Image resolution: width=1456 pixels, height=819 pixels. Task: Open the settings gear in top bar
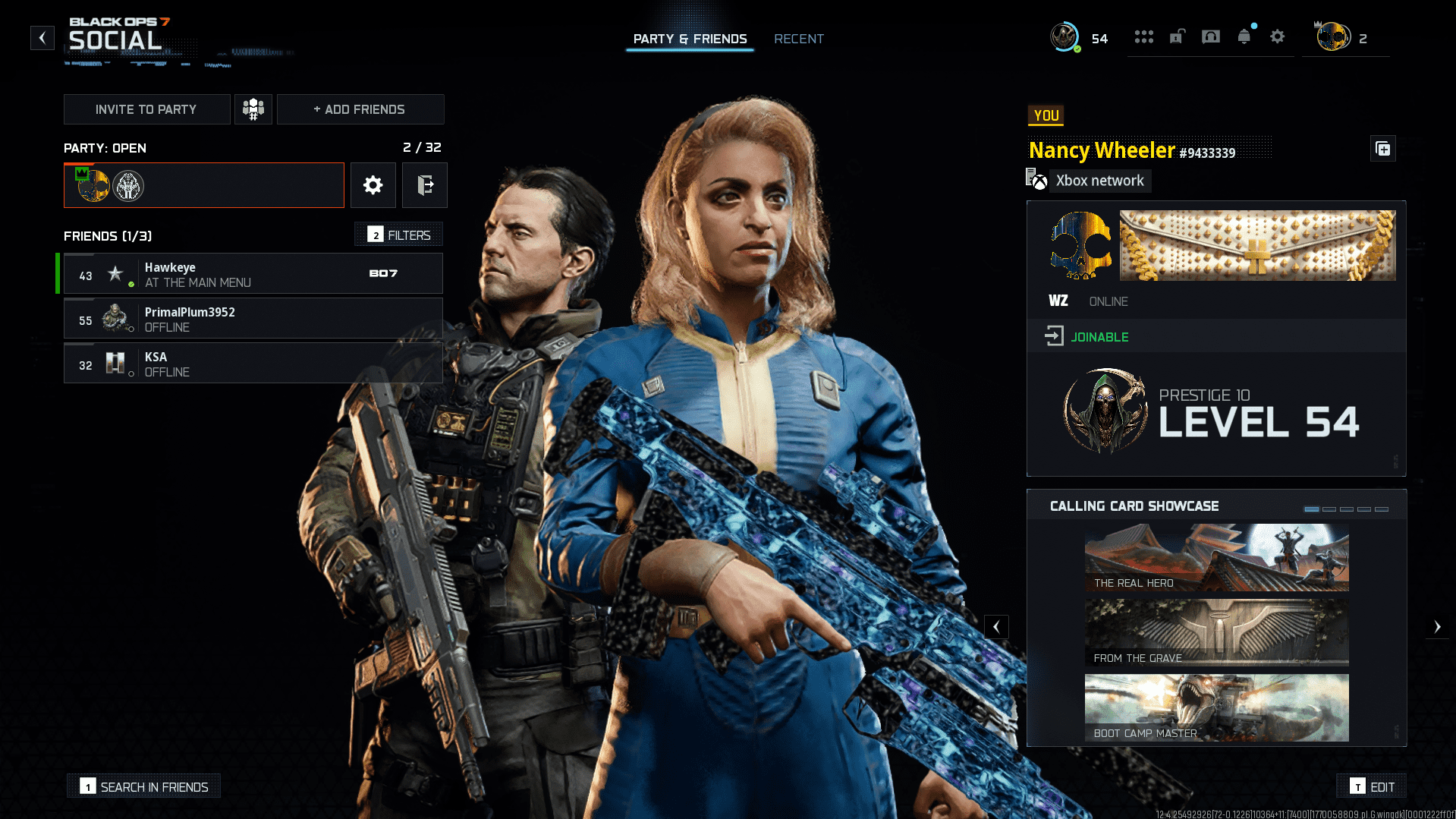point(1278,36)
